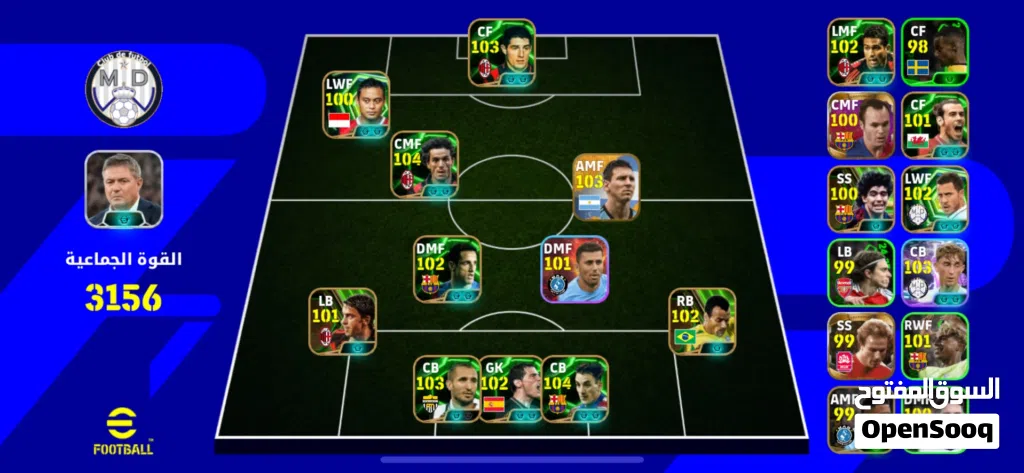Choose the LB 101 defender card
This screenshot has height=473, width=1024.
coord(342,321)
